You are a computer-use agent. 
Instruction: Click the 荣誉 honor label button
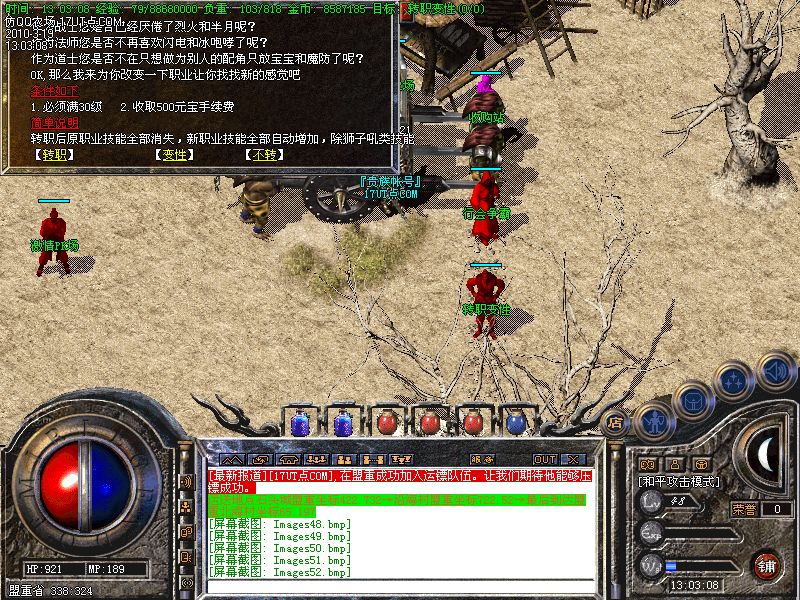click(744, 509)
